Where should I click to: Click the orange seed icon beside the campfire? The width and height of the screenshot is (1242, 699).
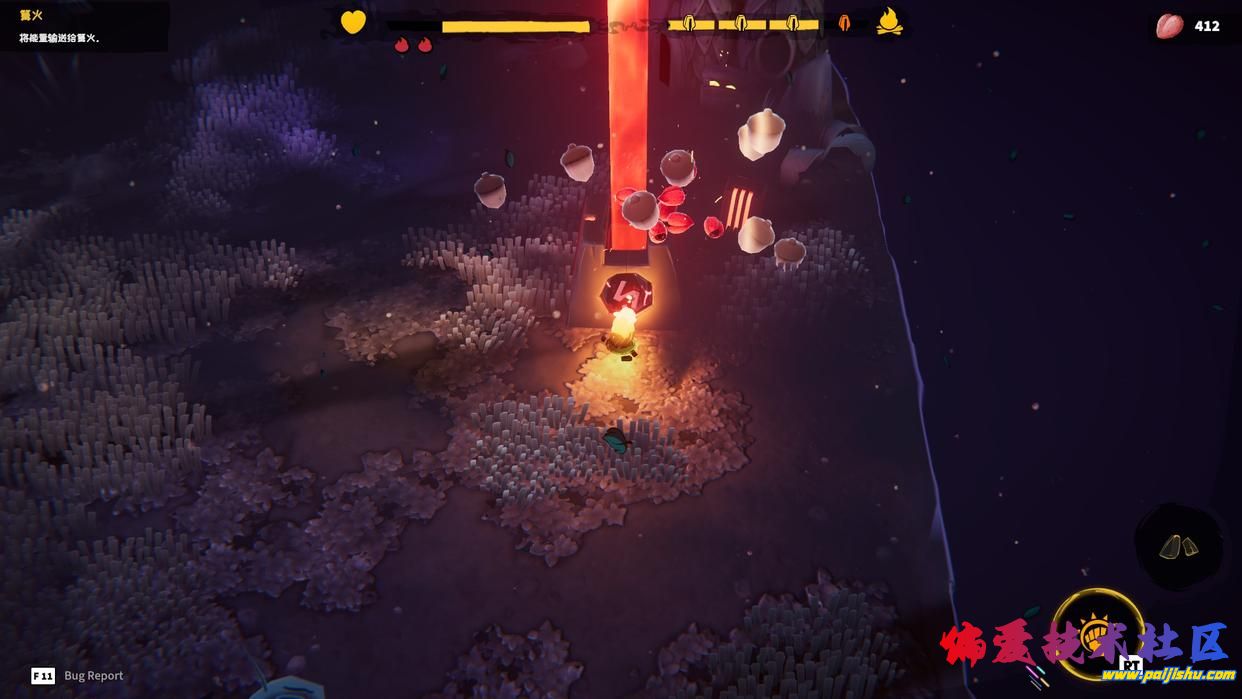click(844, 23)
